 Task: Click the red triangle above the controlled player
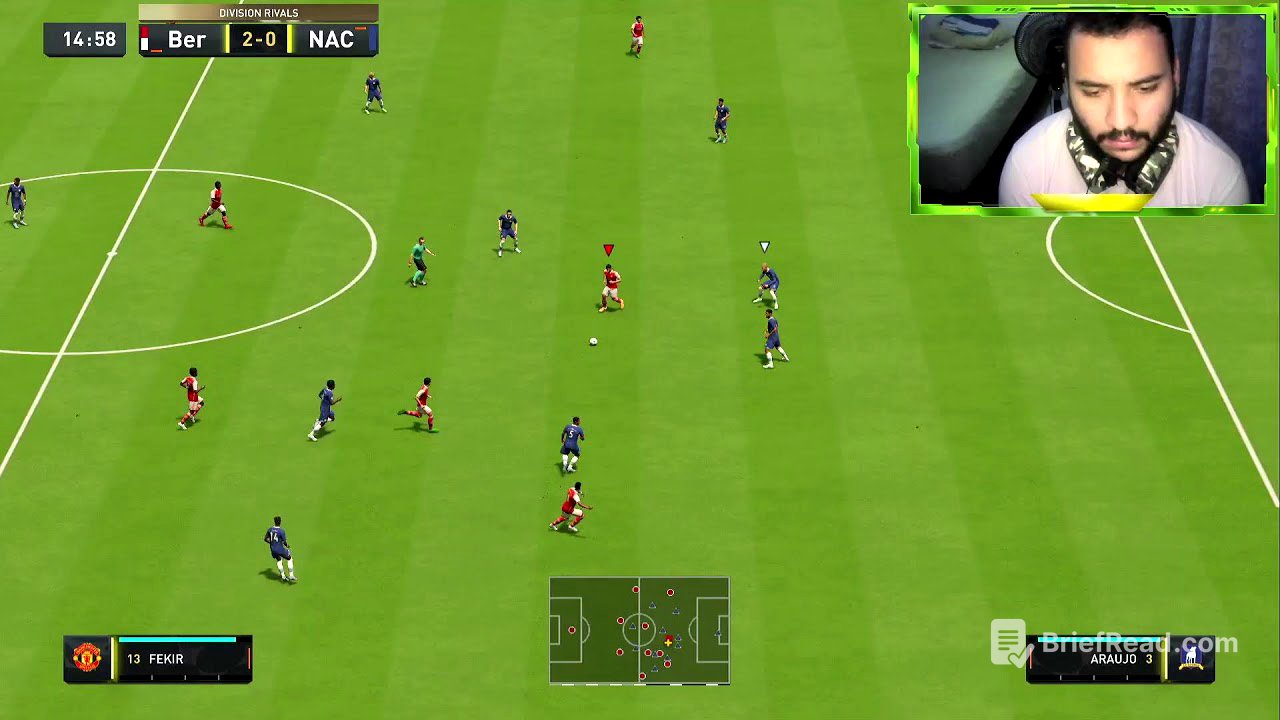pos(606,248)
